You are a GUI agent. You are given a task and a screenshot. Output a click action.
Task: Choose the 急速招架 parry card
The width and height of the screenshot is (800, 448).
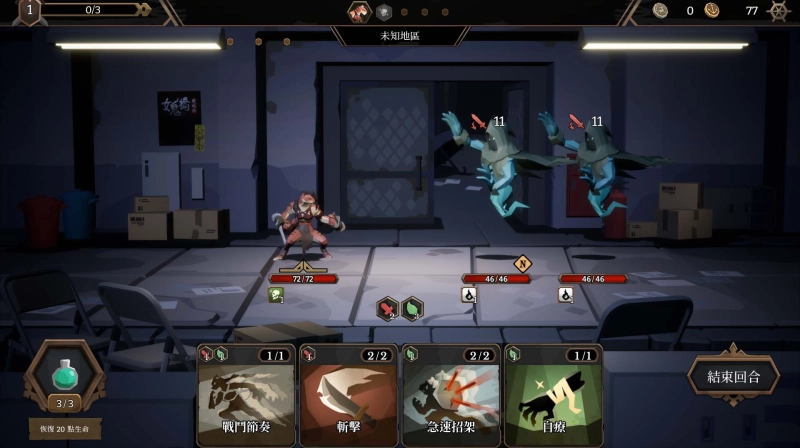coord(451,395)
